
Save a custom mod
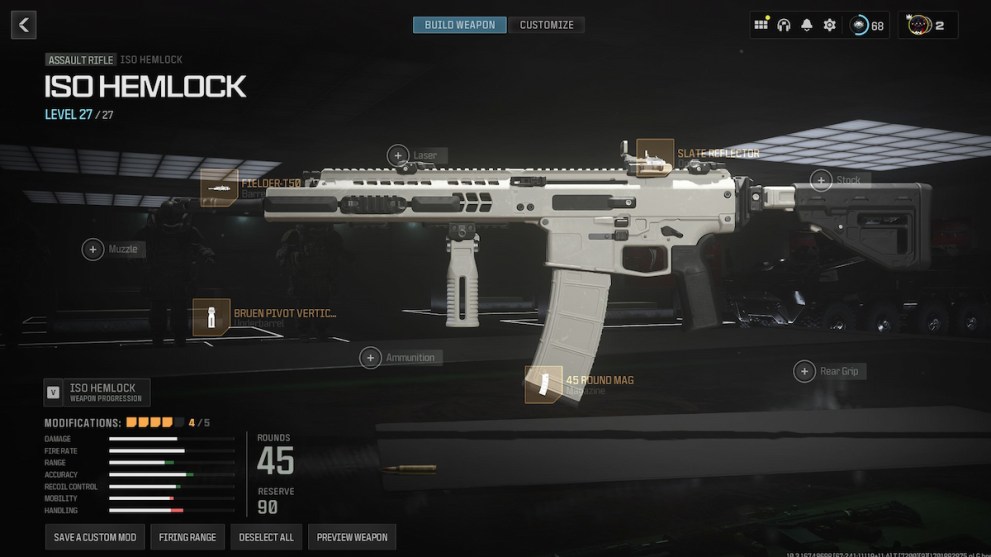pos(95,537)
